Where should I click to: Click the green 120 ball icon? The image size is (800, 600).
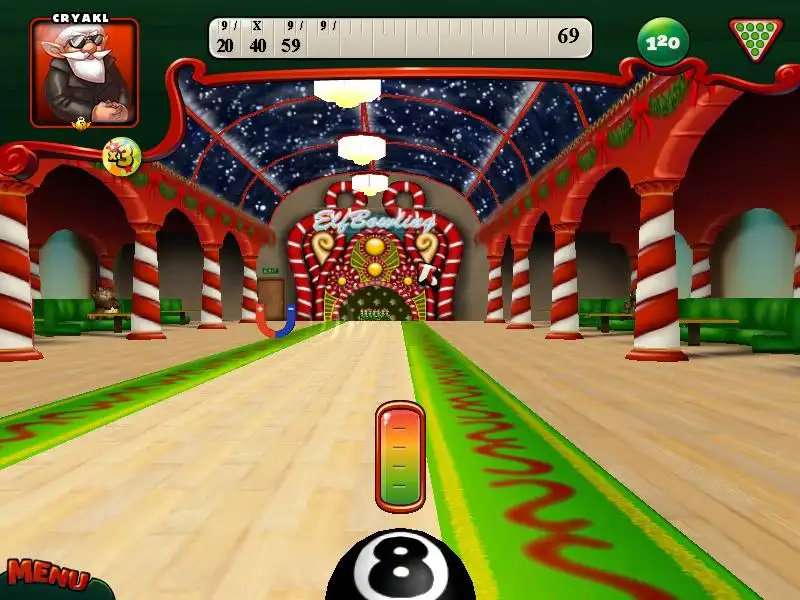click(663, 42)
